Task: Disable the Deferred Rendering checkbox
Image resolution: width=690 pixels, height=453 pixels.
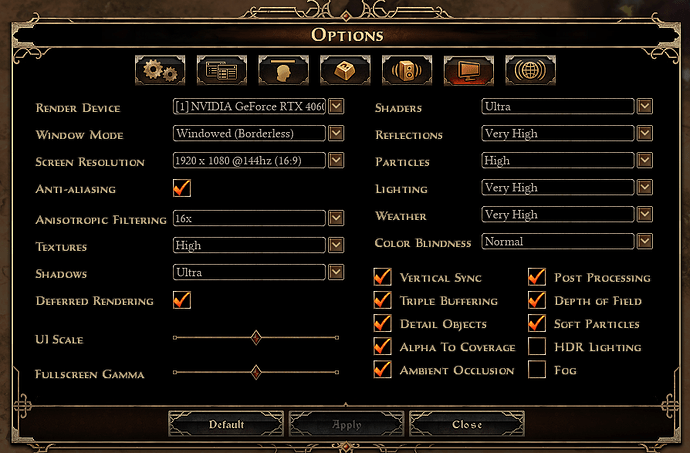Action: pos(182,300)
